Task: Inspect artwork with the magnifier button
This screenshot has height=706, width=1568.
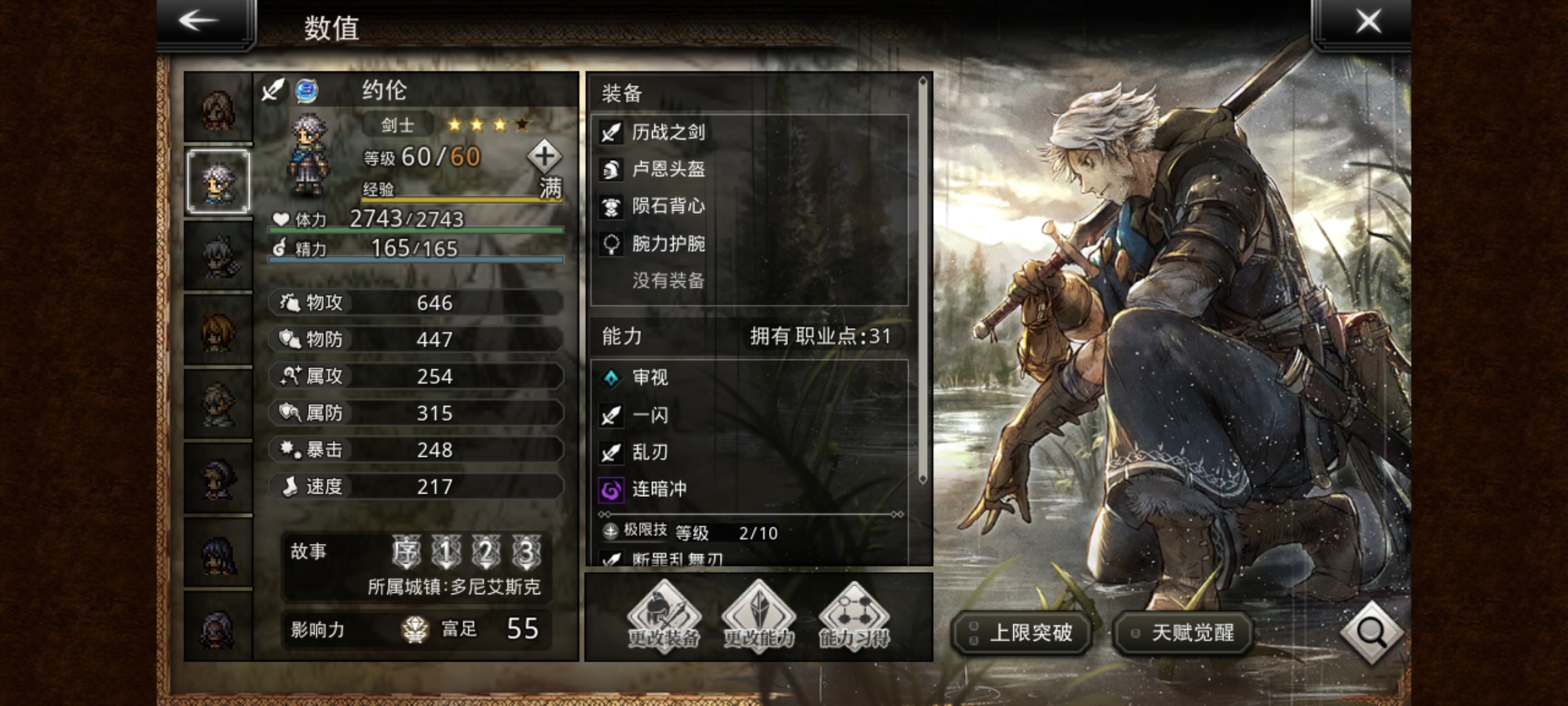Action: point(1371,631)
